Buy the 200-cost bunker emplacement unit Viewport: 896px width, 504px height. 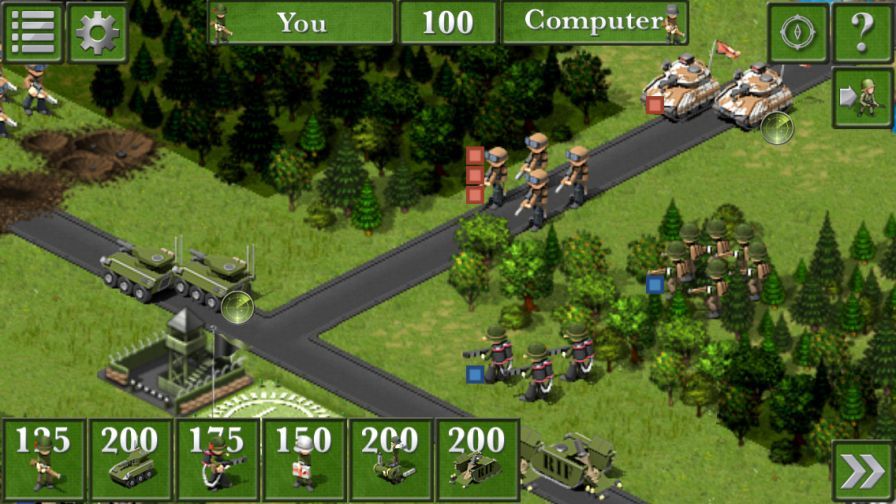(477, 460)
